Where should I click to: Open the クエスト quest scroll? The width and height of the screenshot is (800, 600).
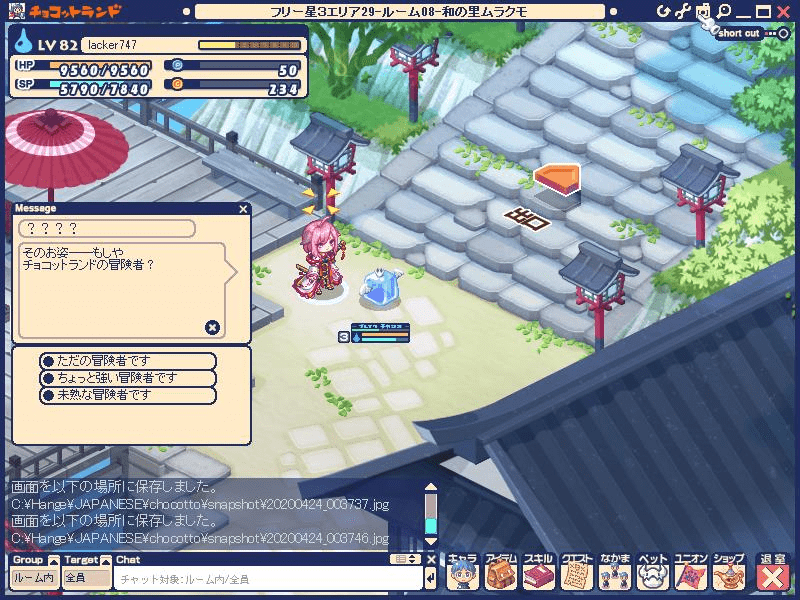[576, 573]
